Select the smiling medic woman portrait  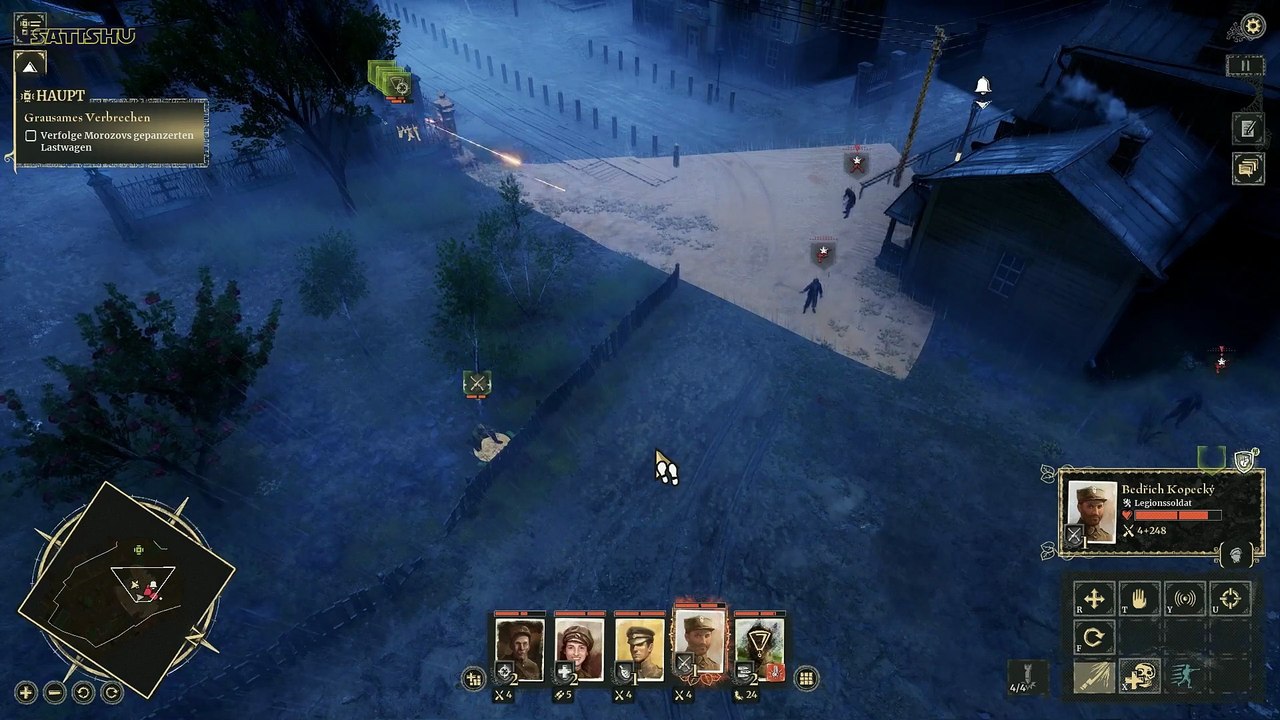click(580, 648)
